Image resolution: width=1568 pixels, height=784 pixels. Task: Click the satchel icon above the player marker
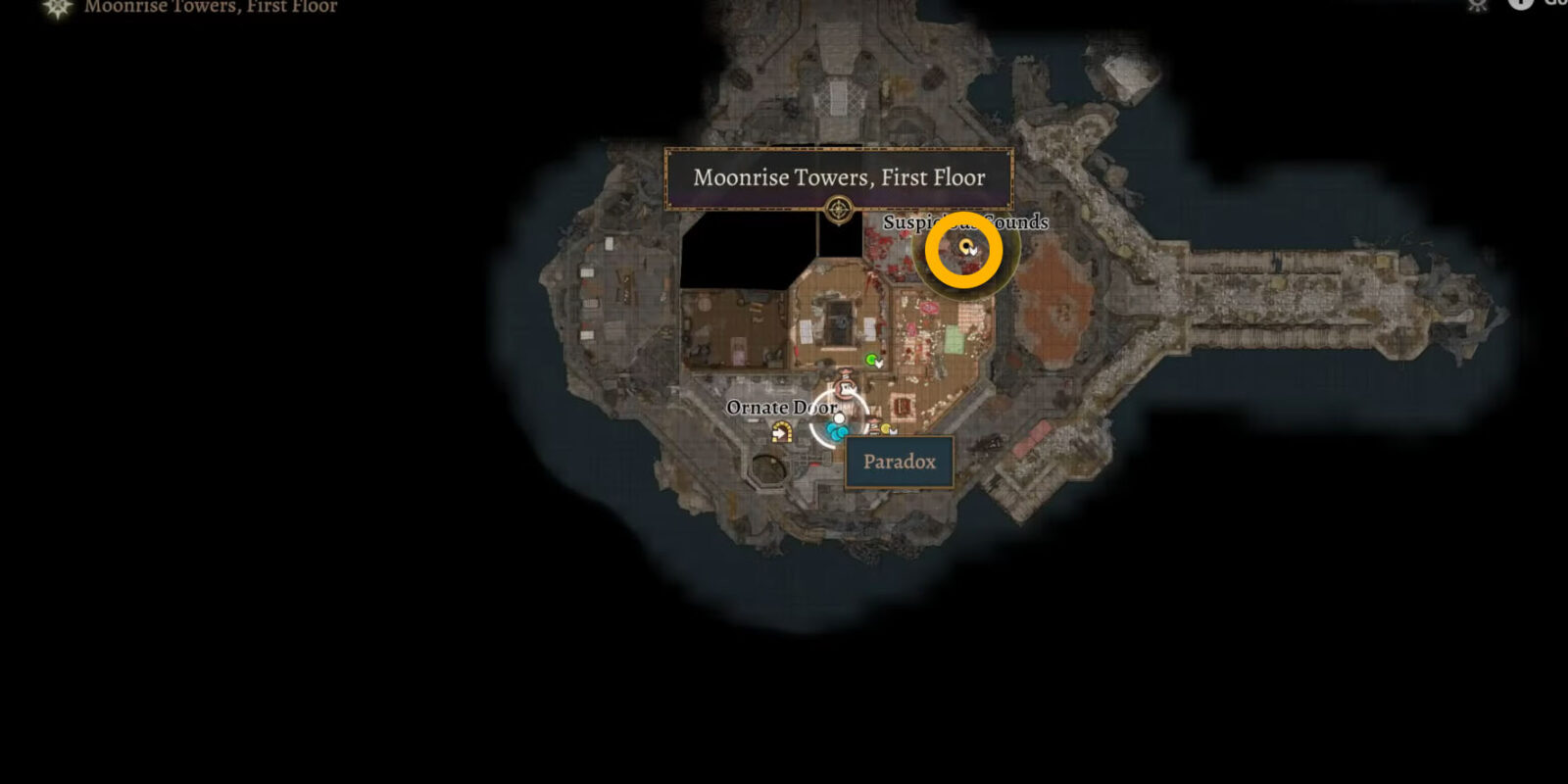[845, 386]
